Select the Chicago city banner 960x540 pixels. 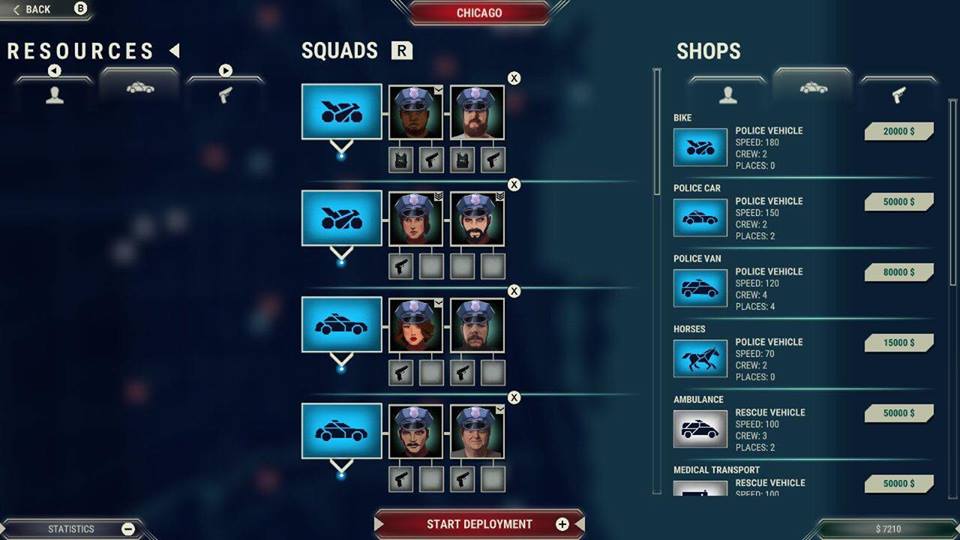[x=479, y=13]
